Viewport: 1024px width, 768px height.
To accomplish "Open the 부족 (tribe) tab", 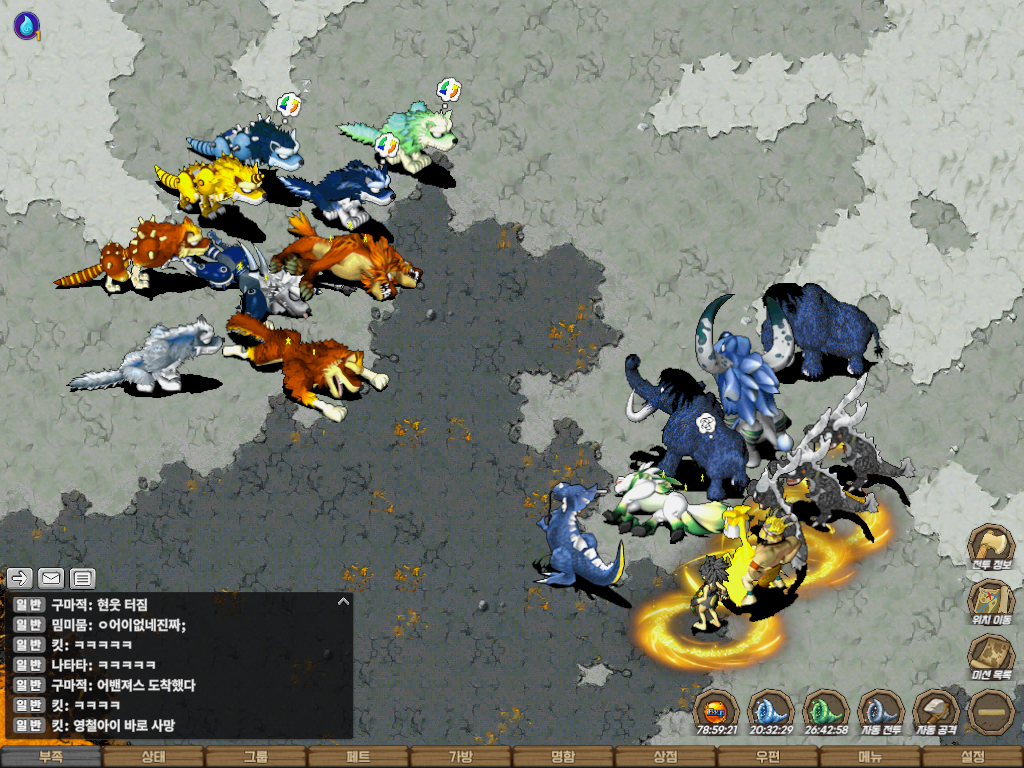I will pyautogui.click(x=51, y=757).
